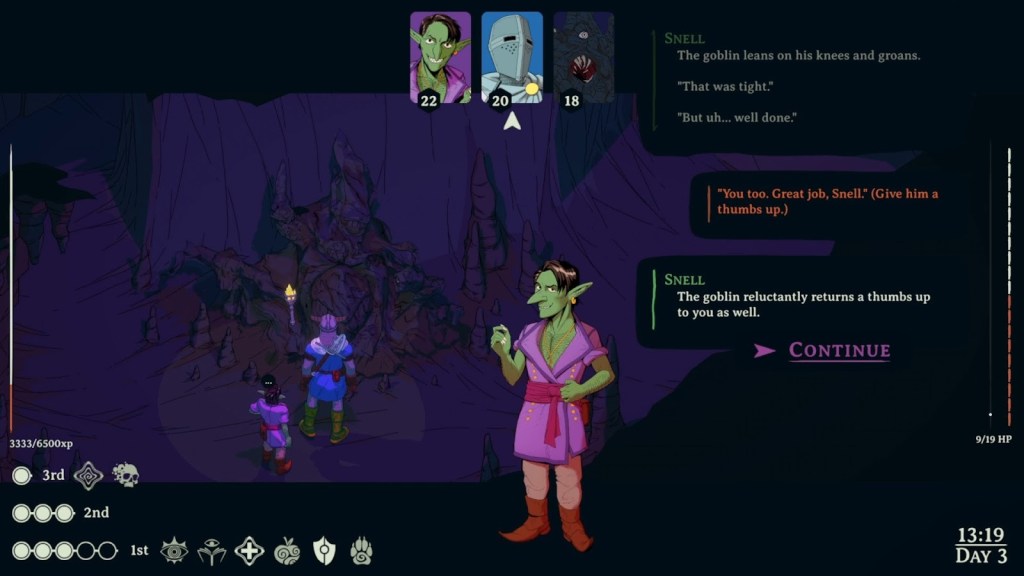Activate the shield spell icon
The width and height of the screenshot is (1024, 576).
[x=324, y=550]
